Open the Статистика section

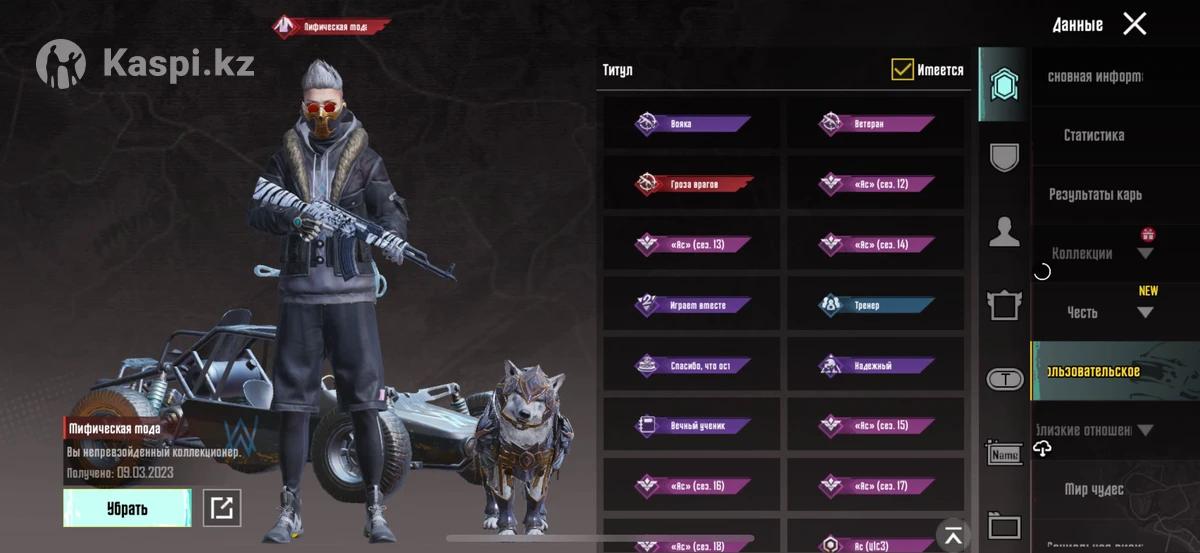pyautogui.click(x=1094, y=136)
